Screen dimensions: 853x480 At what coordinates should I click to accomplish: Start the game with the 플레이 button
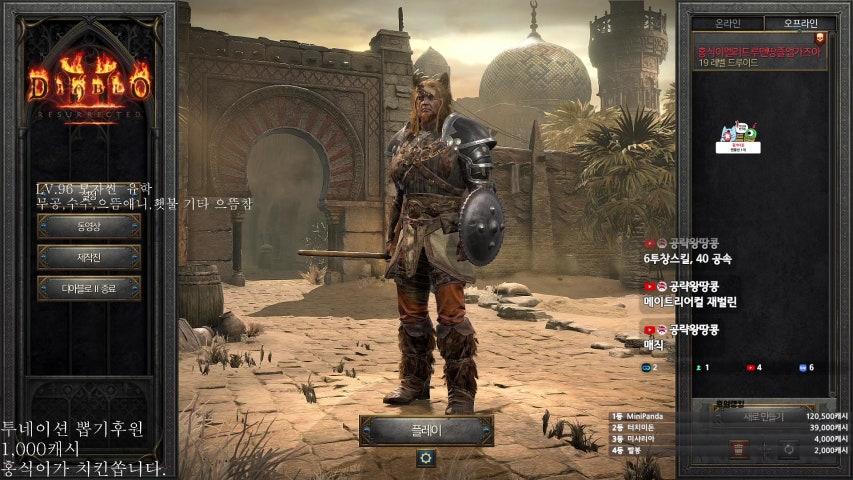426,430
